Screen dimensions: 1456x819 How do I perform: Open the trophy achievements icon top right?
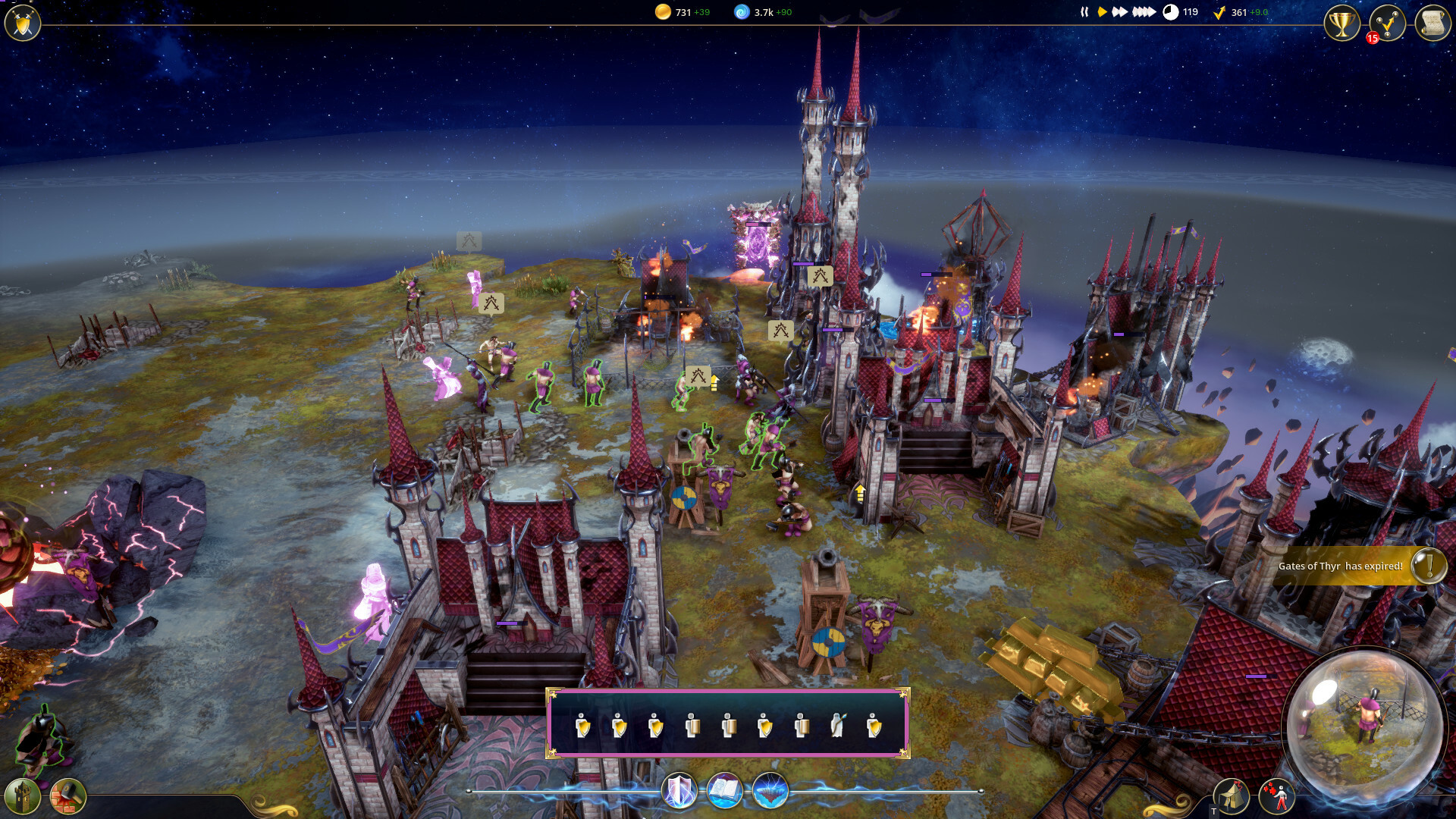(x=1341, y=23)
